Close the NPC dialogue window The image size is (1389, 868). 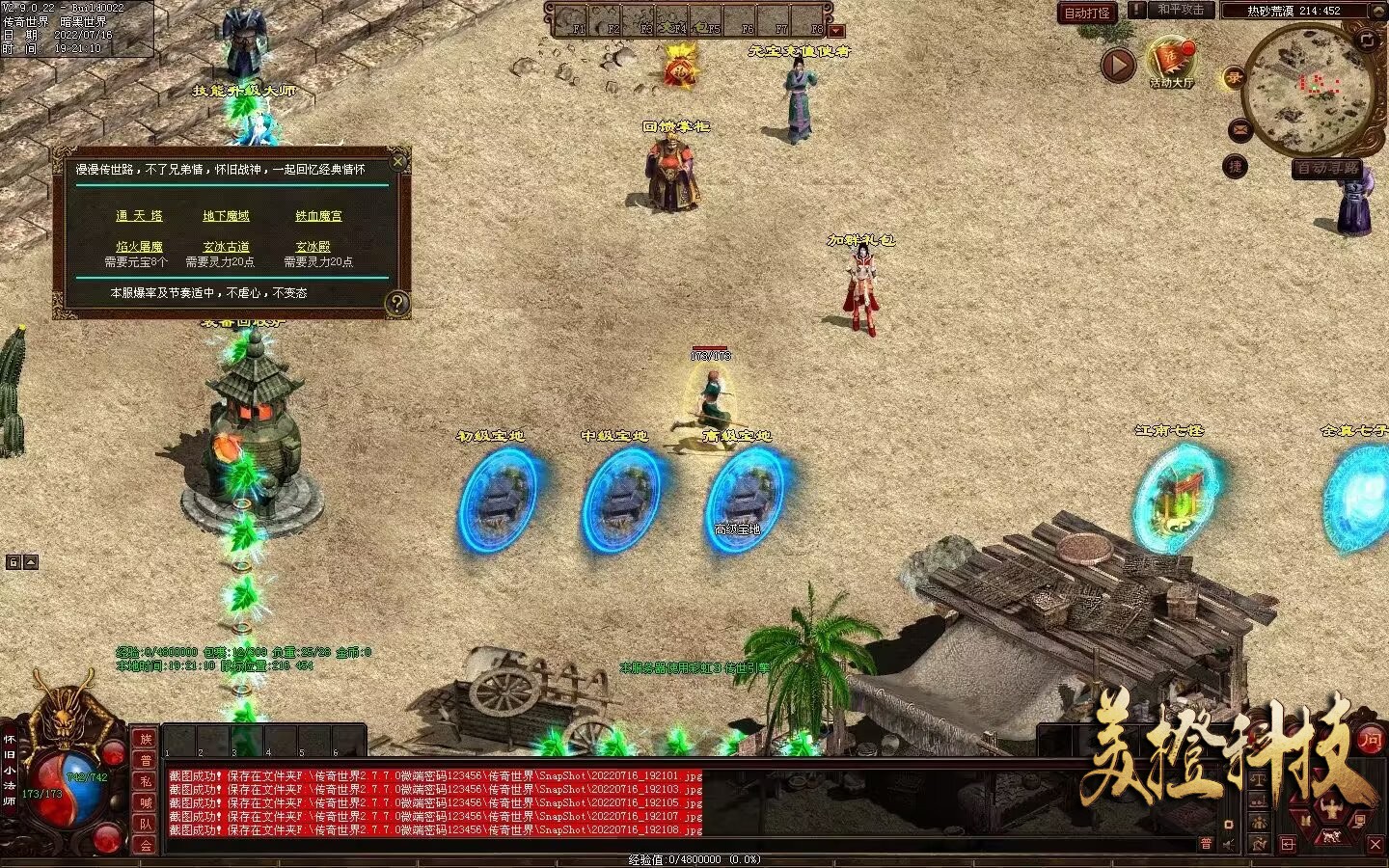(398, 160)
